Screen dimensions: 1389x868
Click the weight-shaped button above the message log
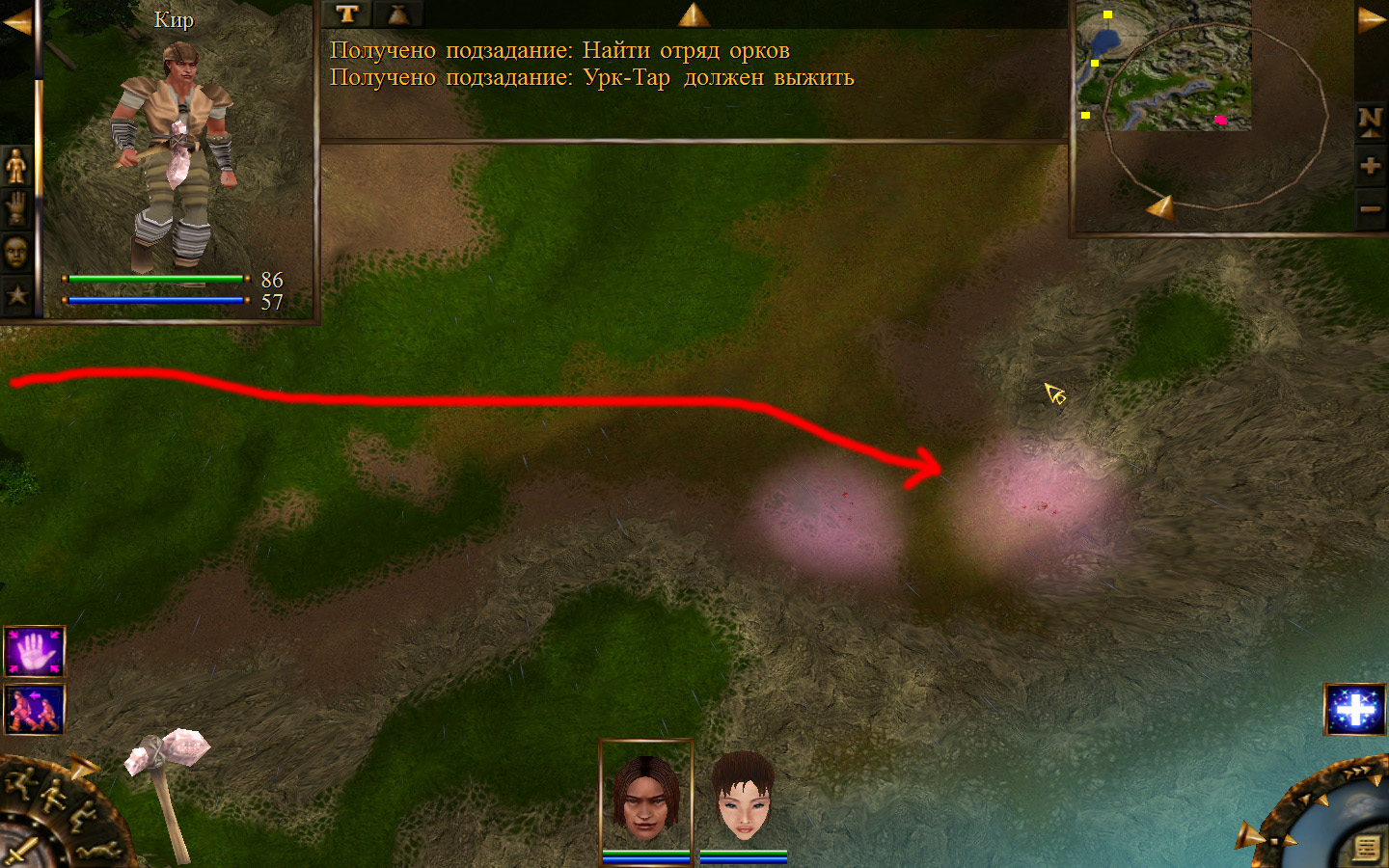click(x=398, y=14)
